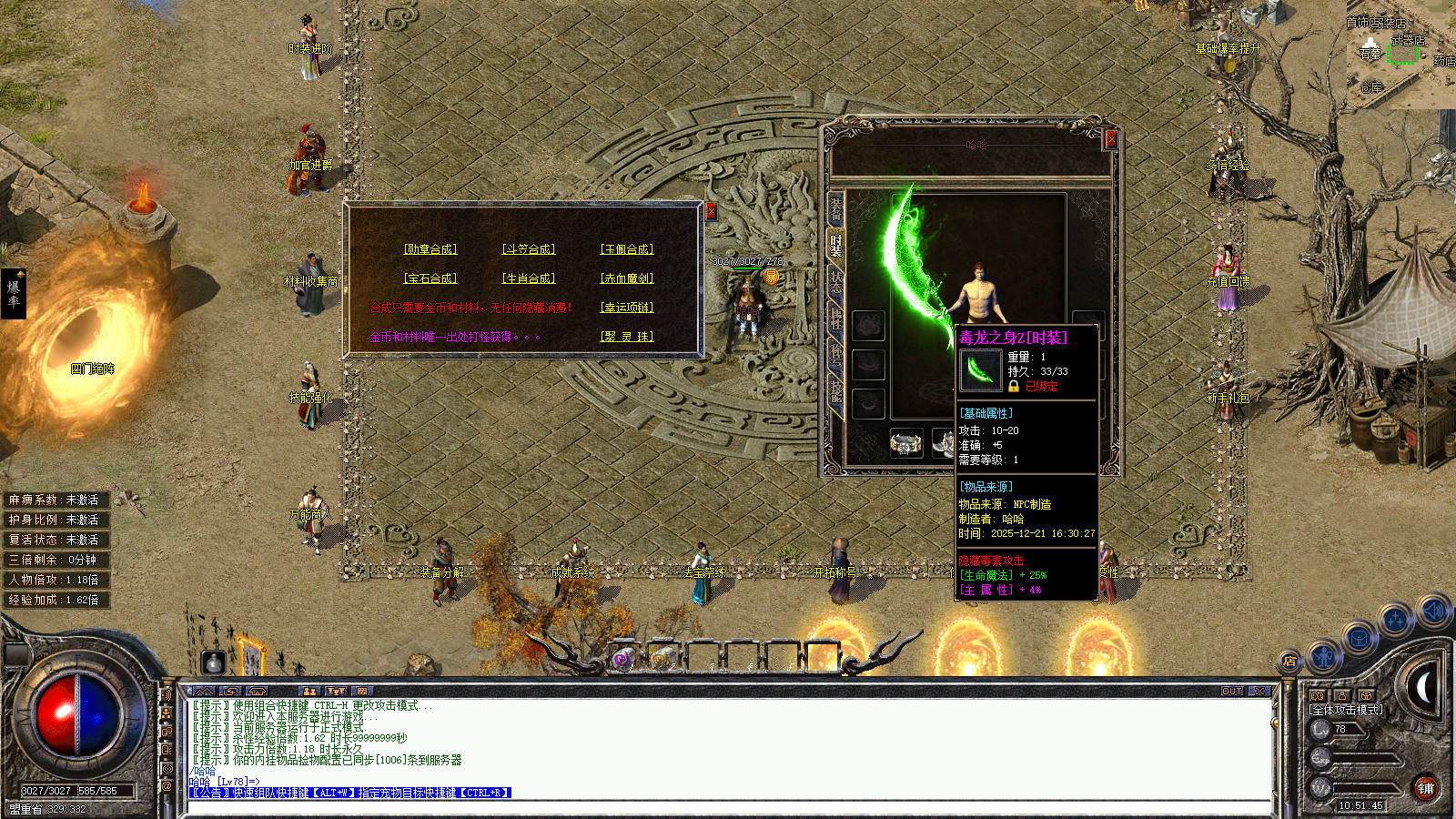Expand the 爆率 drop-rate side tab
This screenshot has width=1456, height=819.
point(14,293)
